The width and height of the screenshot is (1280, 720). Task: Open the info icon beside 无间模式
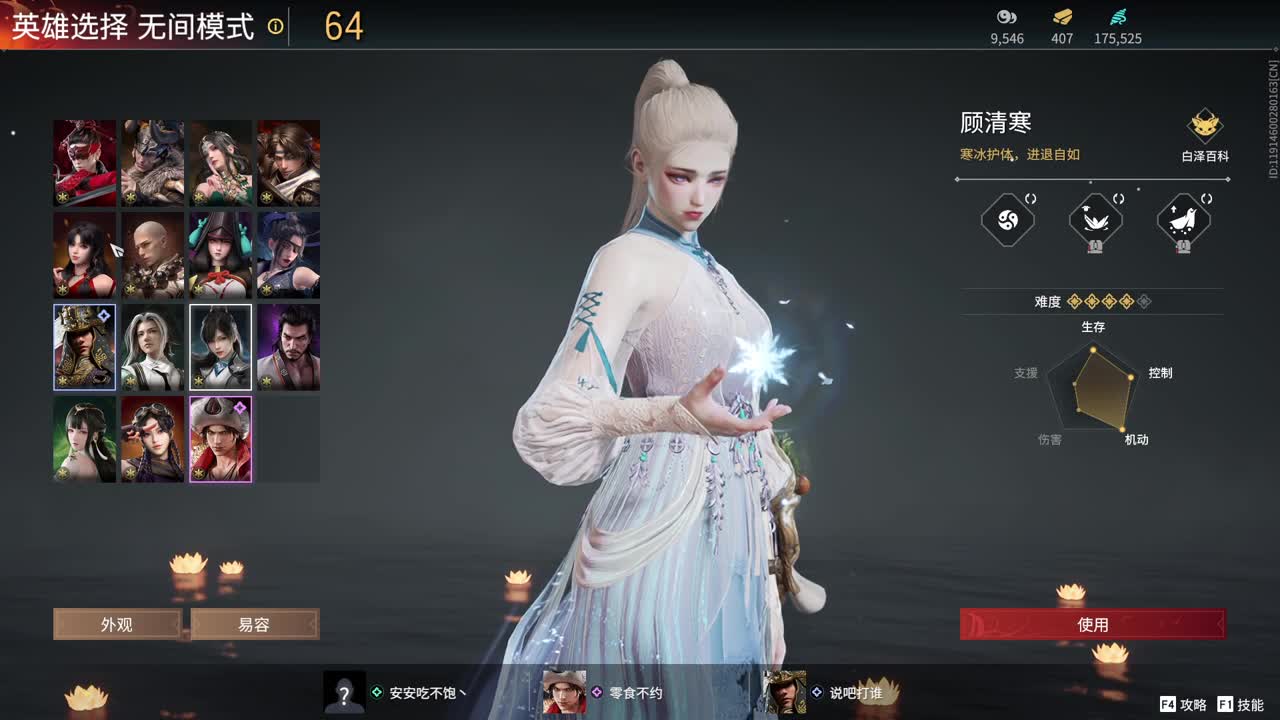click(272, 28)
